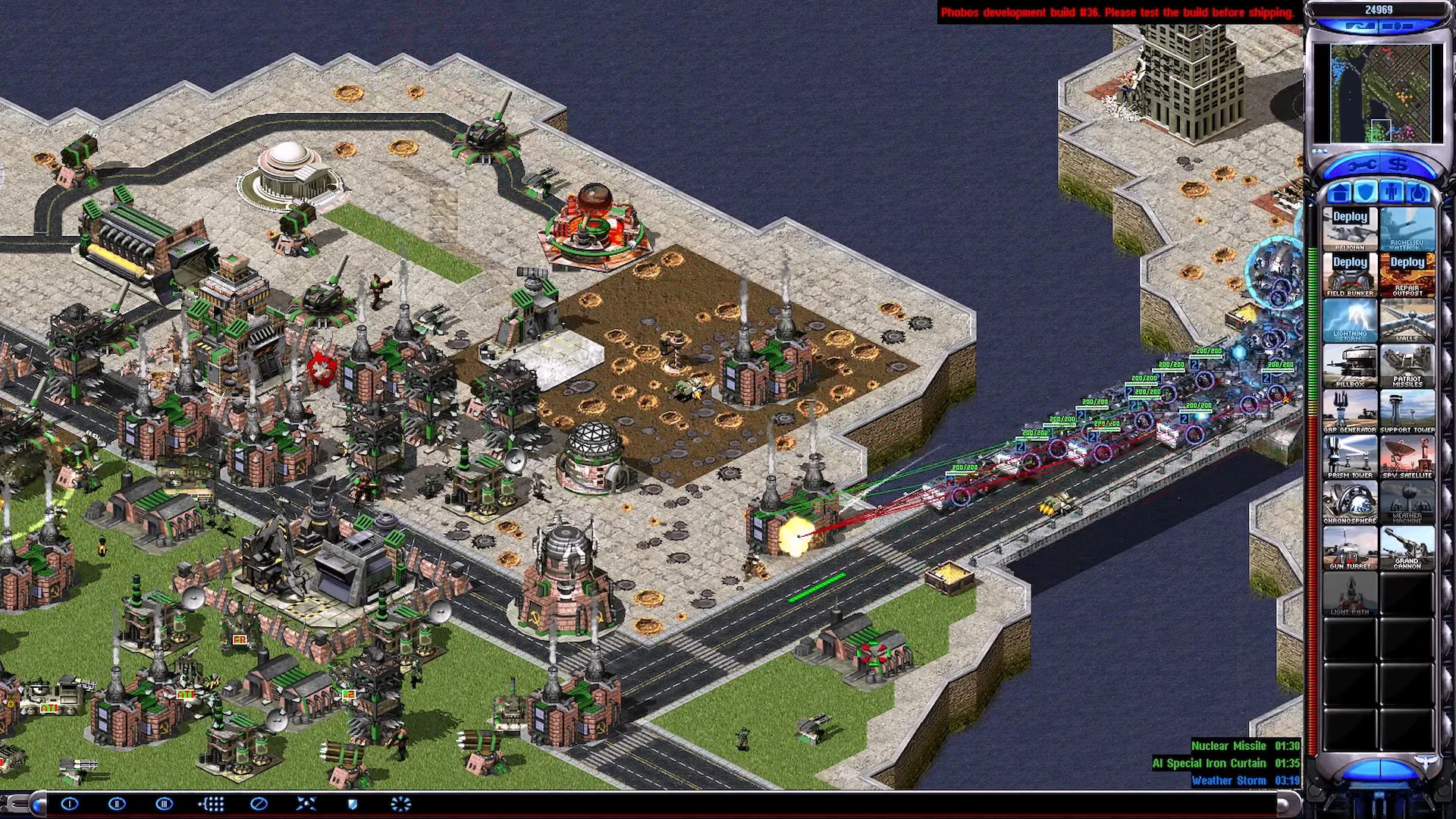Select Walls from the build list
Image resolution: width=1456 pixels, height=819 pixels.
[x=1407, y=320]
